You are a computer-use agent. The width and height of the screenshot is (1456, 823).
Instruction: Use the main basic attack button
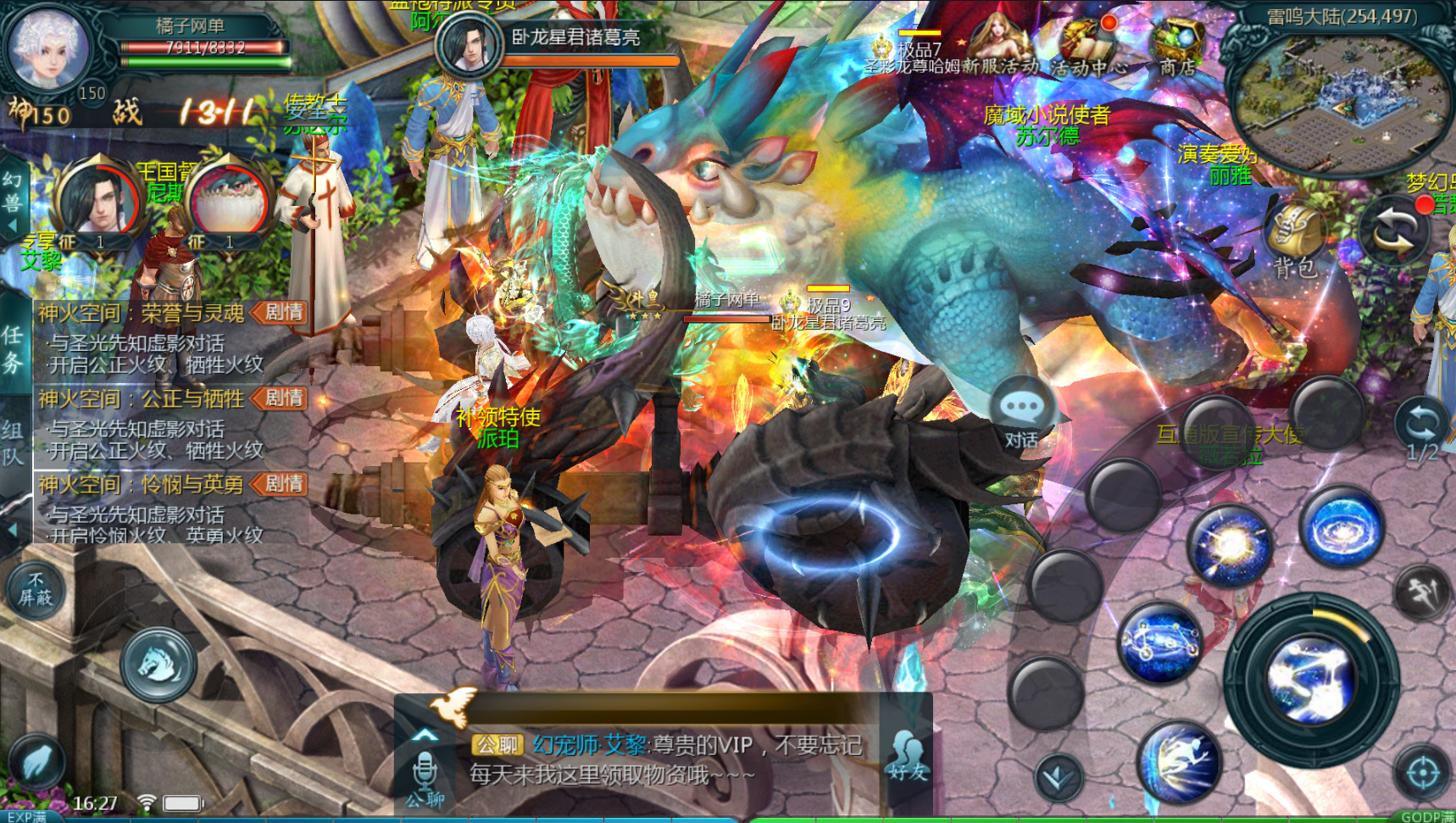click(x=1309, y=676)
